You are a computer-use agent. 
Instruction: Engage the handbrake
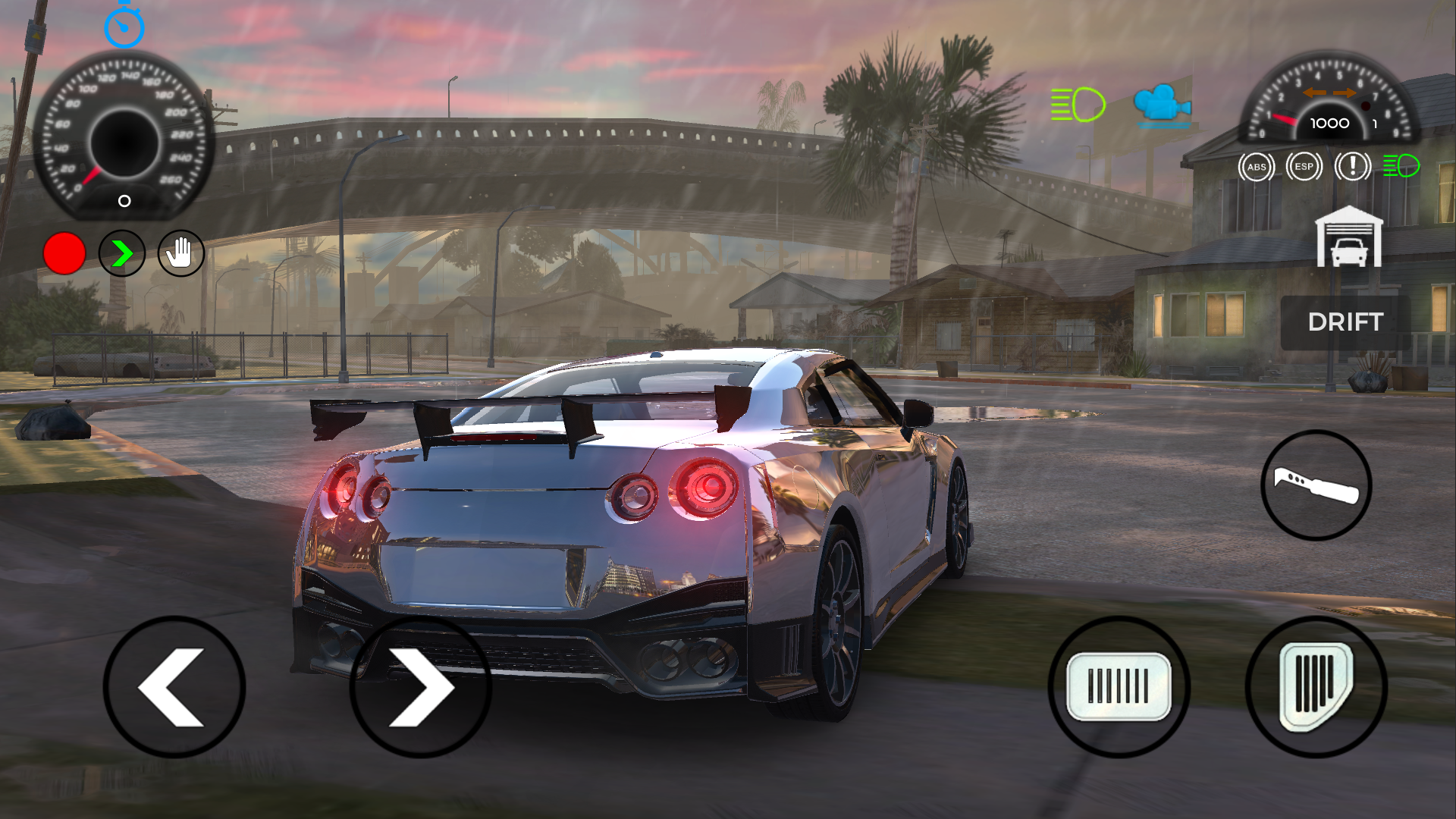(x=180, y=253)
